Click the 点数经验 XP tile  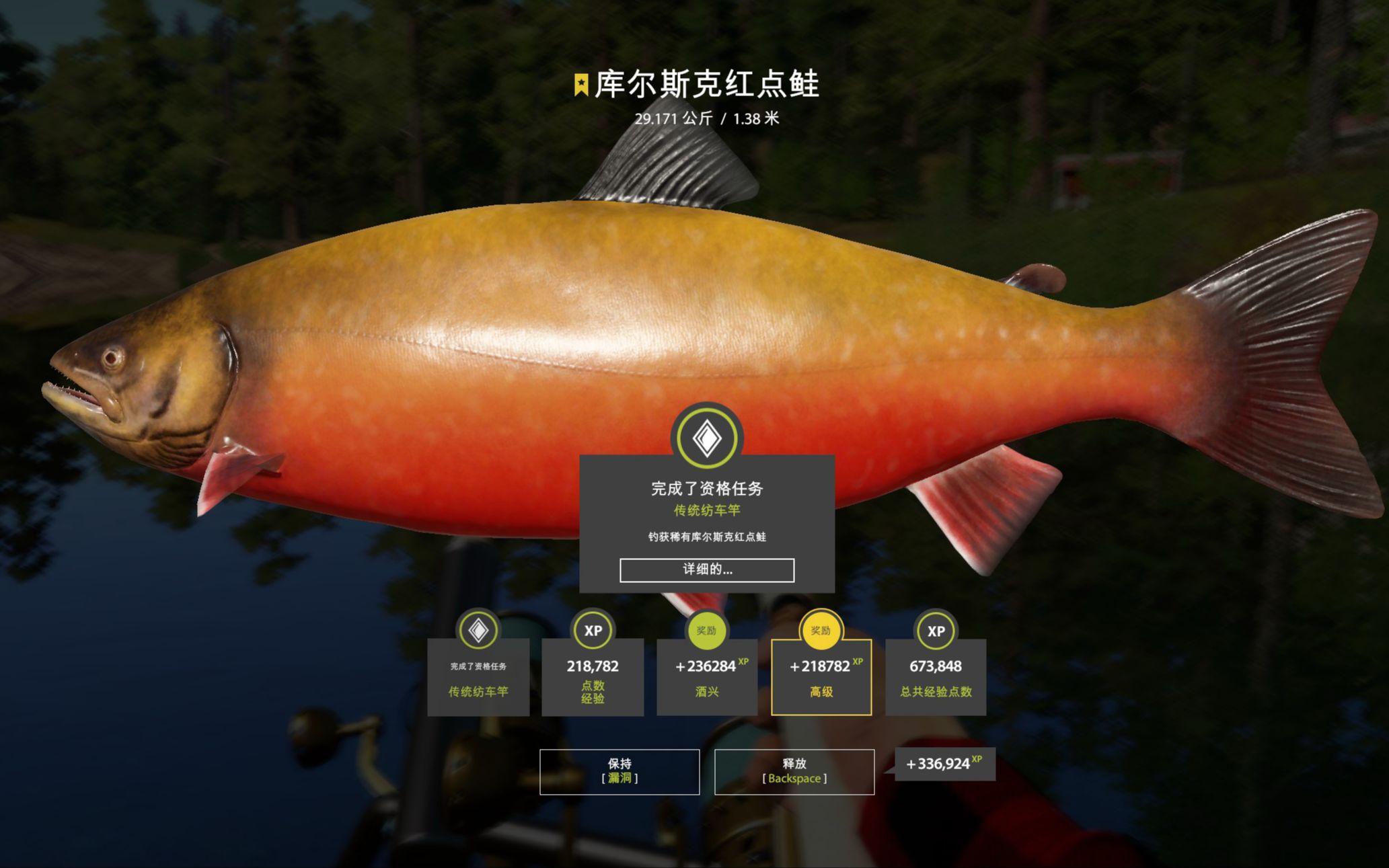(593, 676)
